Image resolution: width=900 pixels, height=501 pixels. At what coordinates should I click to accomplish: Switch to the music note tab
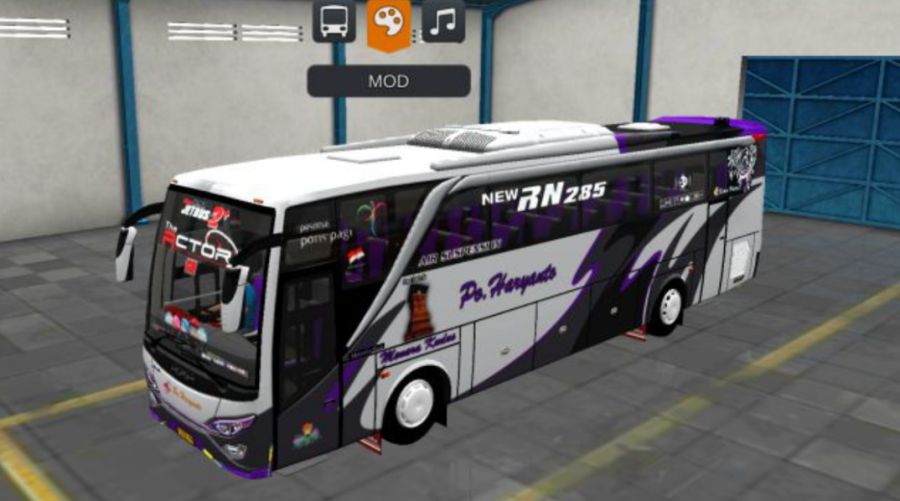click(x=443, y=21)
